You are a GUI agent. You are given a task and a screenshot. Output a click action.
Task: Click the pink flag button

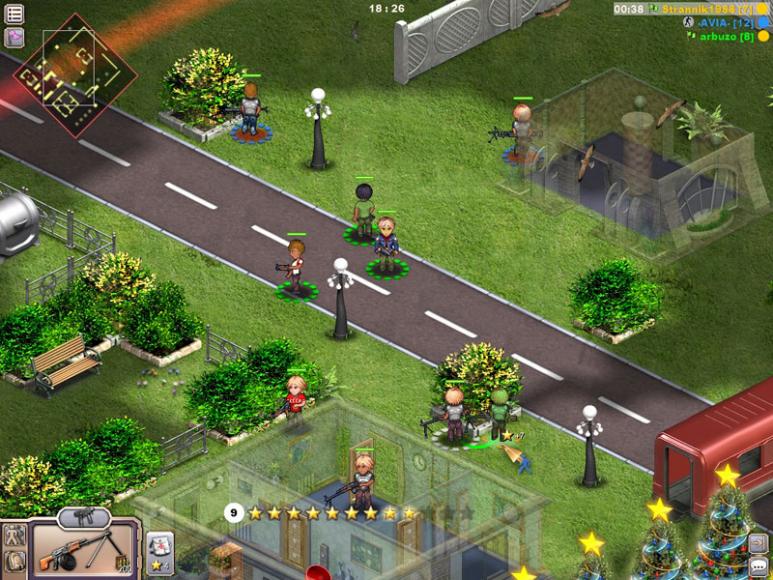coord(14,38)
